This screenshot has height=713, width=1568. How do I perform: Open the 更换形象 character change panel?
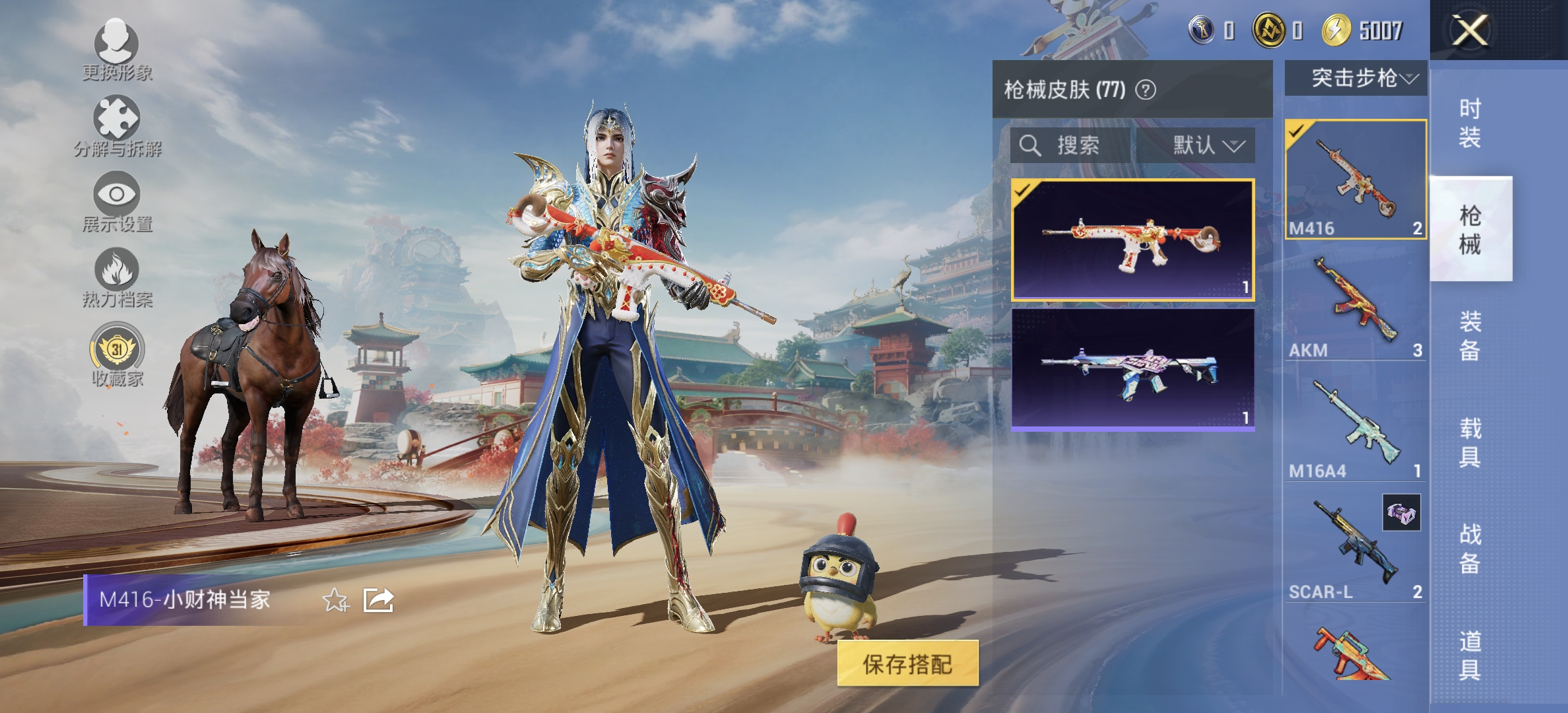tap(117, 46)
